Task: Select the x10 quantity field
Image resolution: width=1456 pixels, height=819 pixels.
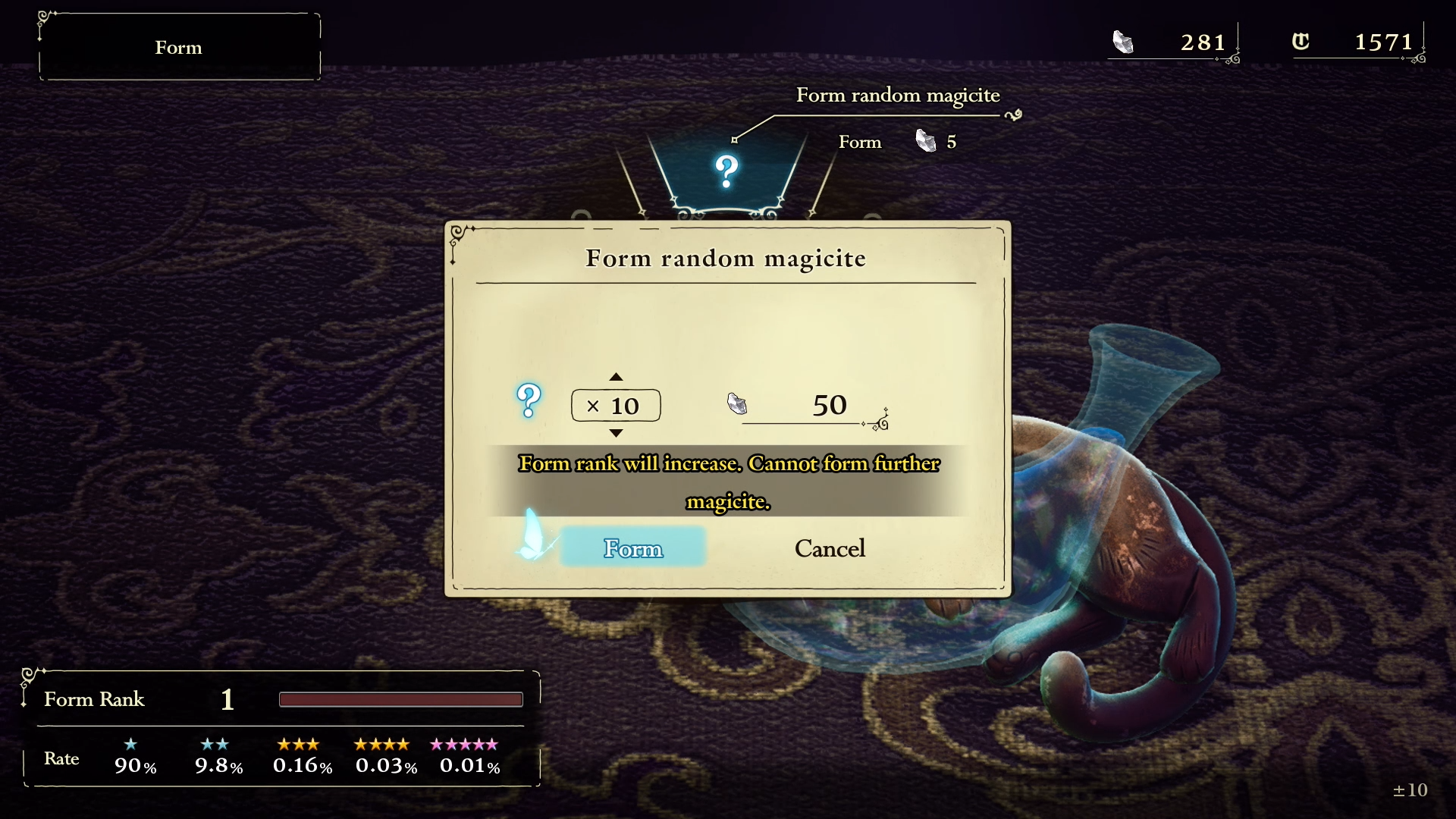Action: click(616, 406)
